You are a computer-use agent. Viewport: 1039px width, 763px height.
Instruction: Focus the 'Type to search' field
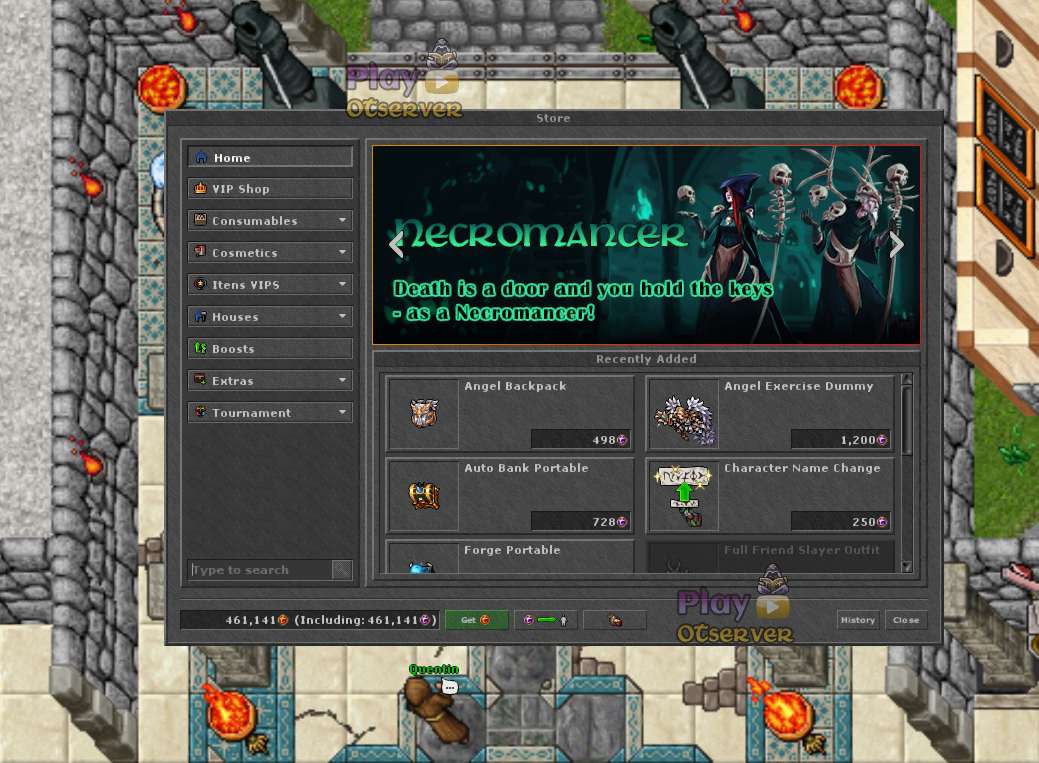260,570
